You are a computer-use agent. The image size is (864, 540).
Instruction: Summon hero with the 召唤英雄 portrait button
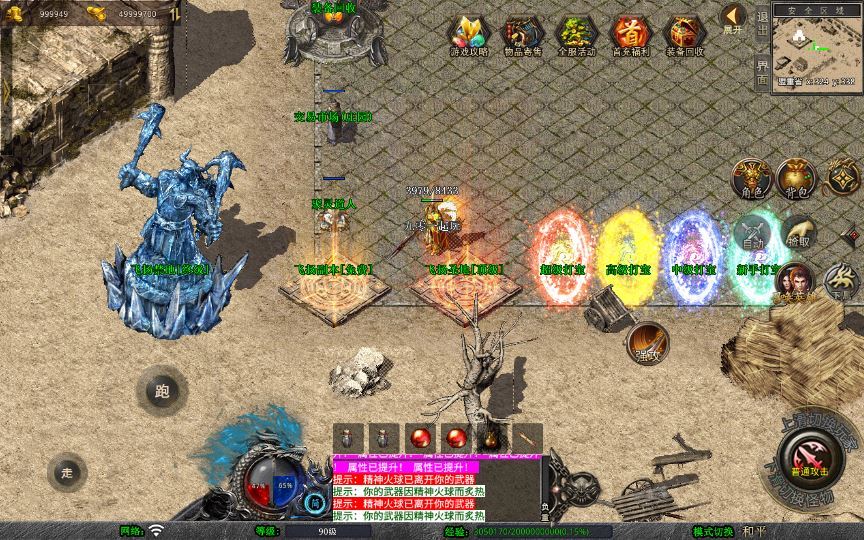coord(795,281)
